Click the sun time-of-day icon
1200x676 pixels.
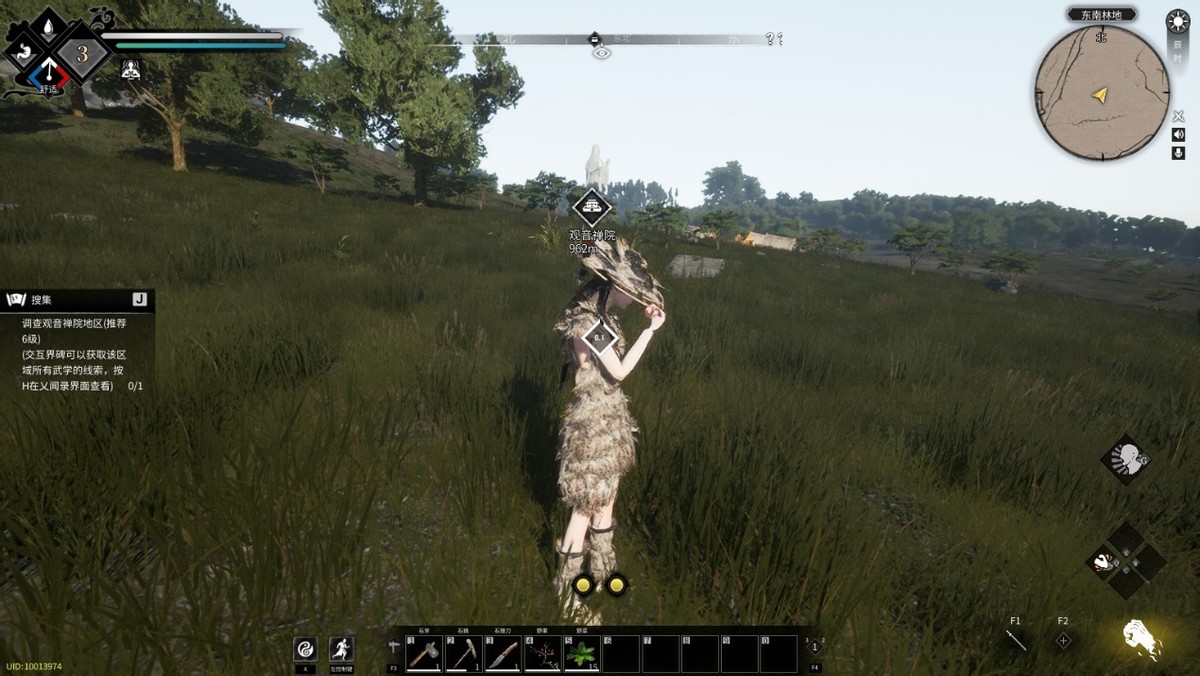pyautogui.click(x=1178, y=22)
